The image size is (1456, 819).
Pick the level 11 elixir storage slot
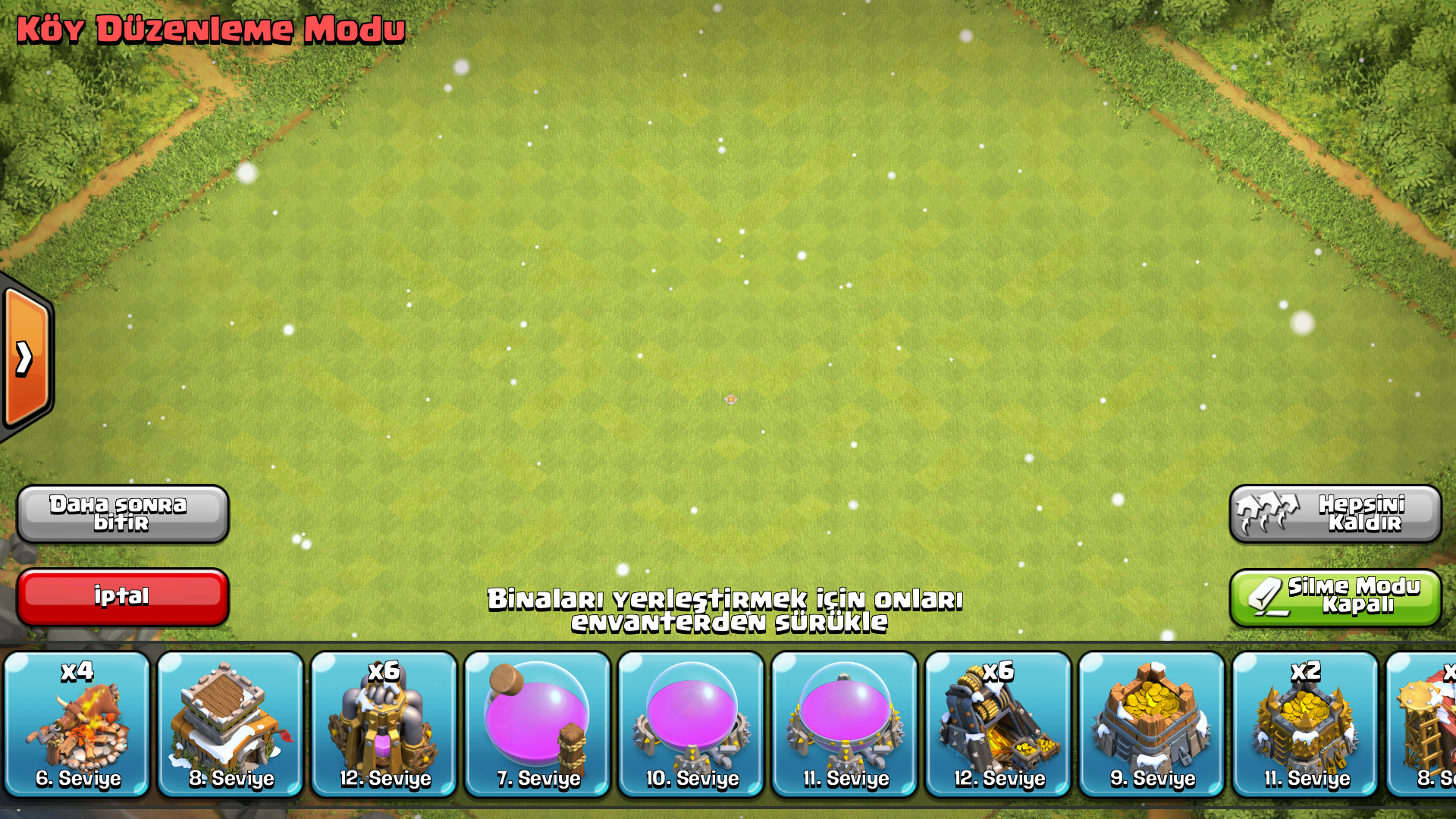[845, 724]
